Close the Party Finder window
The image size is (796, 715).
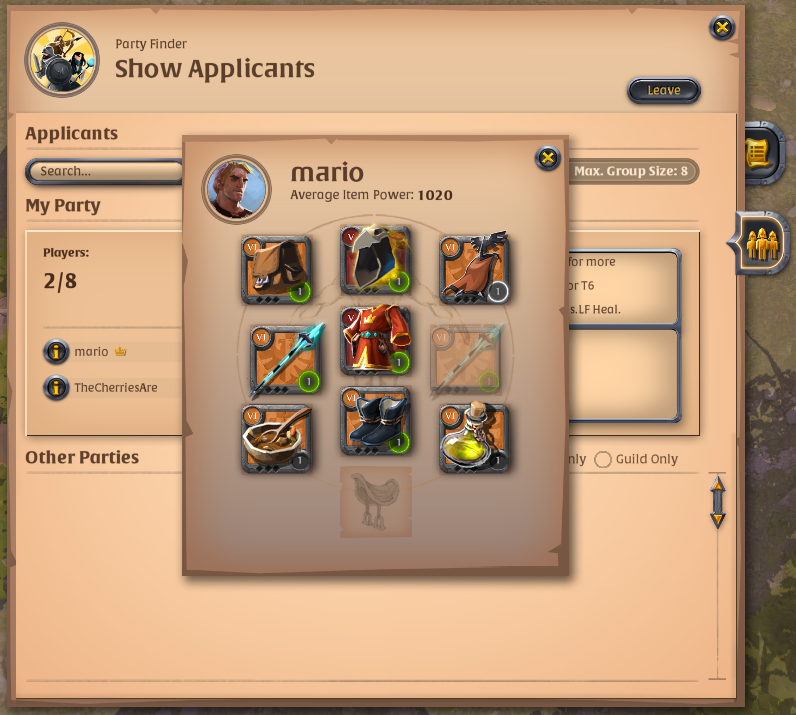722,28
